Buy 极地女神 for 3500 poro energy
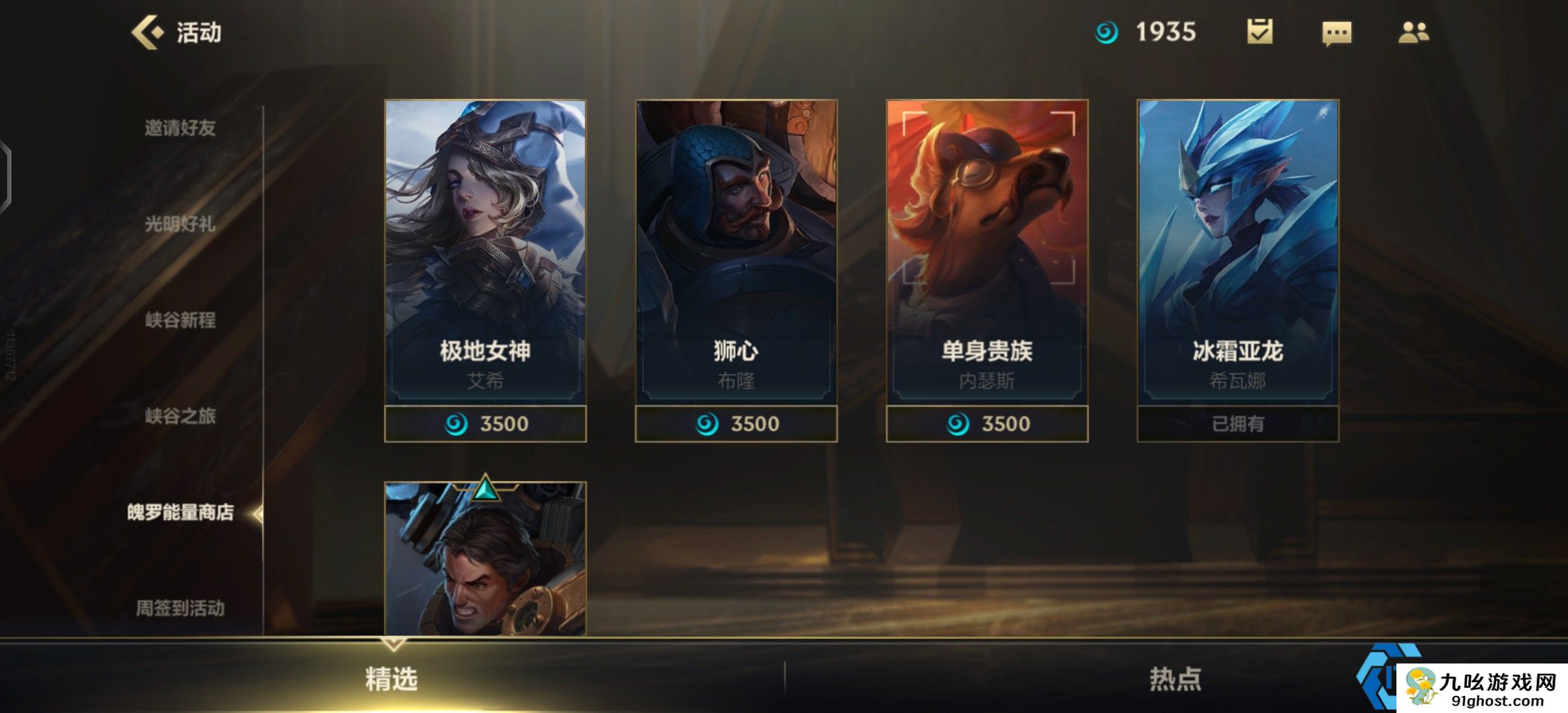1568x713 pixels. click(x=485, y=424)
